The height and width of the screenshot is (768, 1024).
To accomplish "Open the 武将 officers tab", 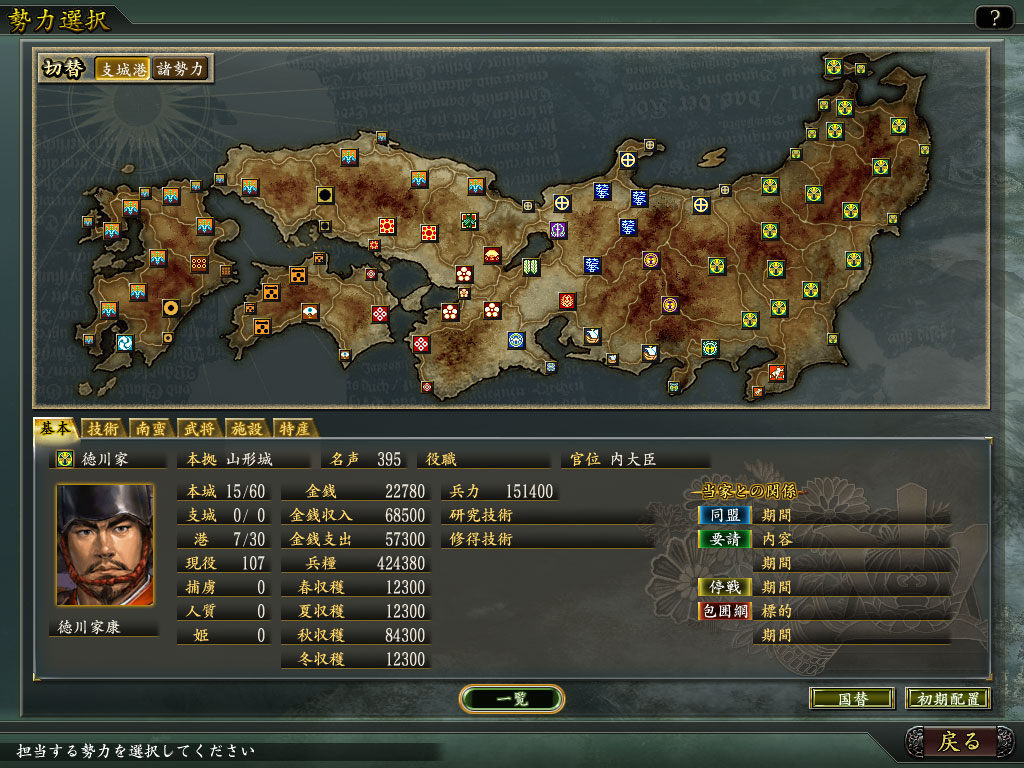I will tap(199, 429).
